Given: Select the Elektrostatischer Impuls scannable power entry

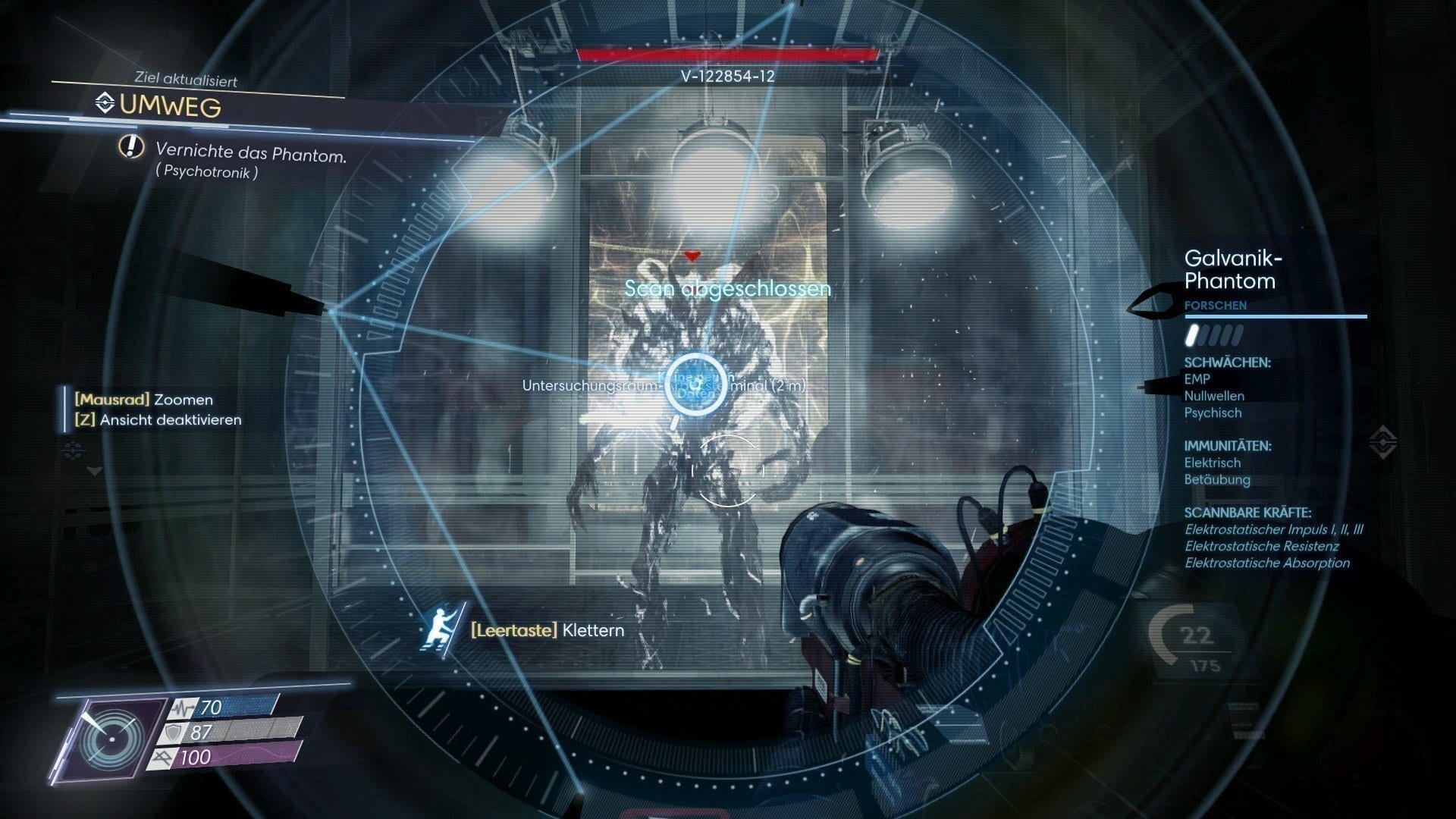Looking at the screenshot, I should coord(1273,529).
